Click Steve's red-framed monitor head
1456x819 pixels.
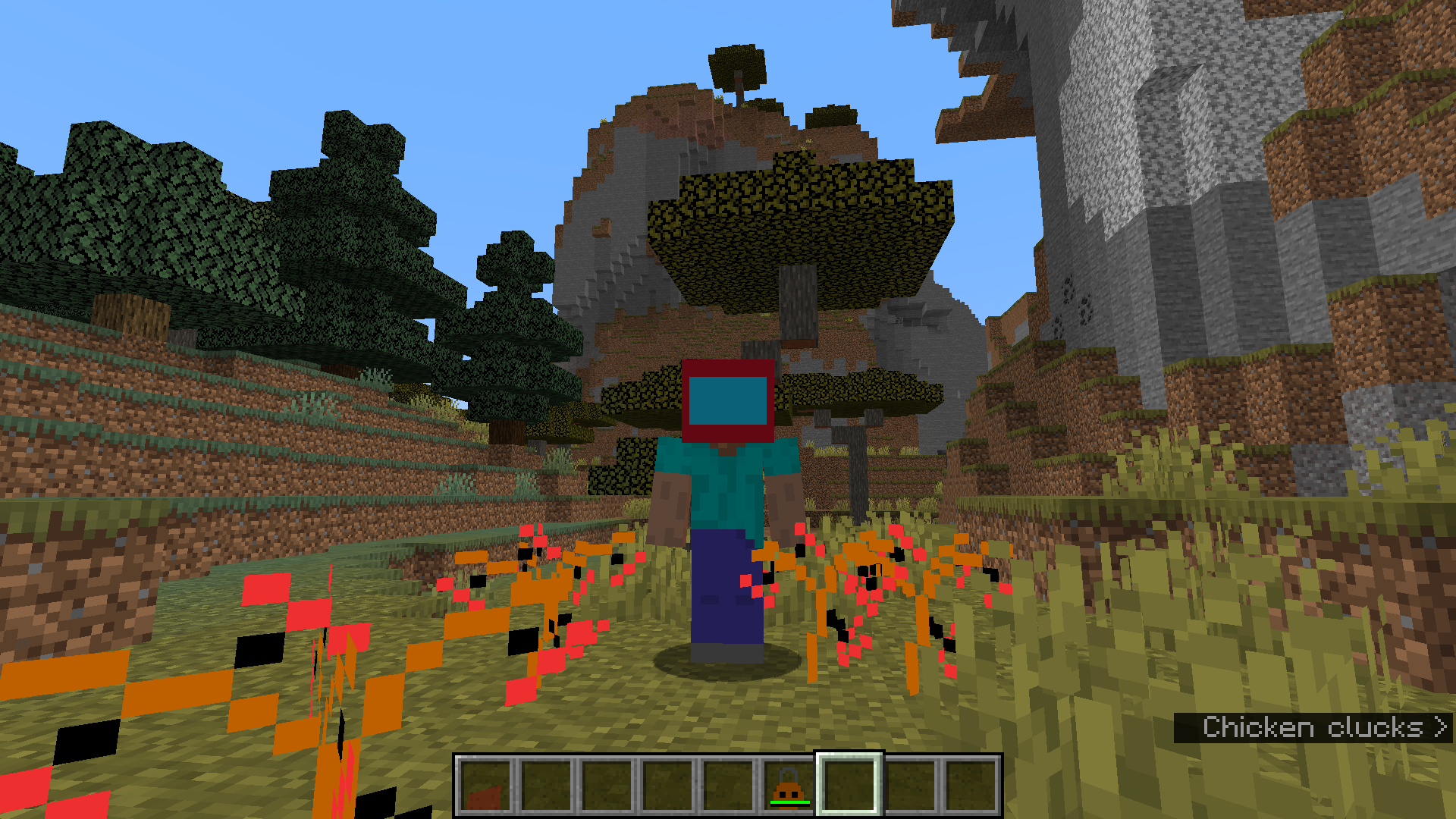click(728, 402)
